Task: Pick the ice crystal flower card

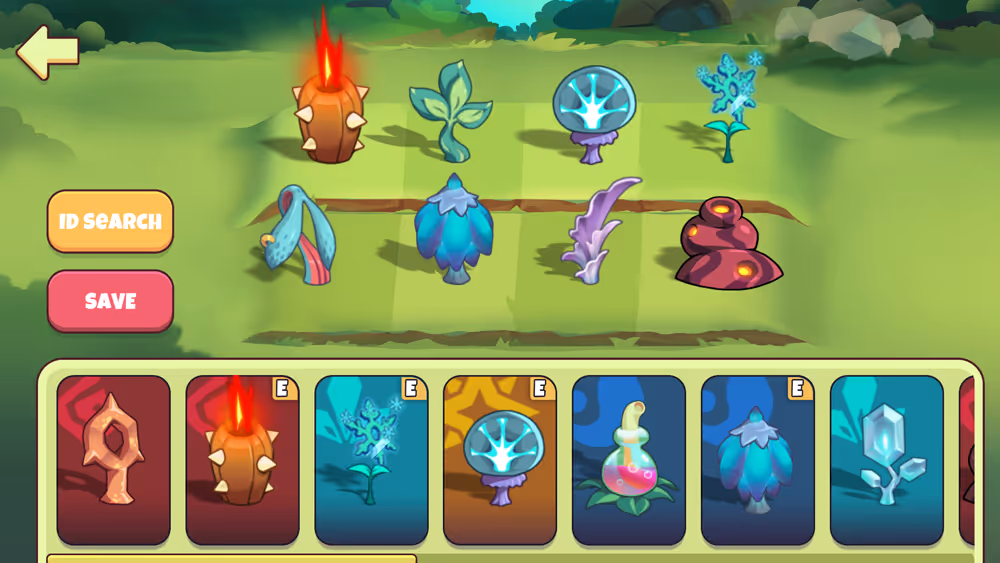Action: tap(887, 460)
